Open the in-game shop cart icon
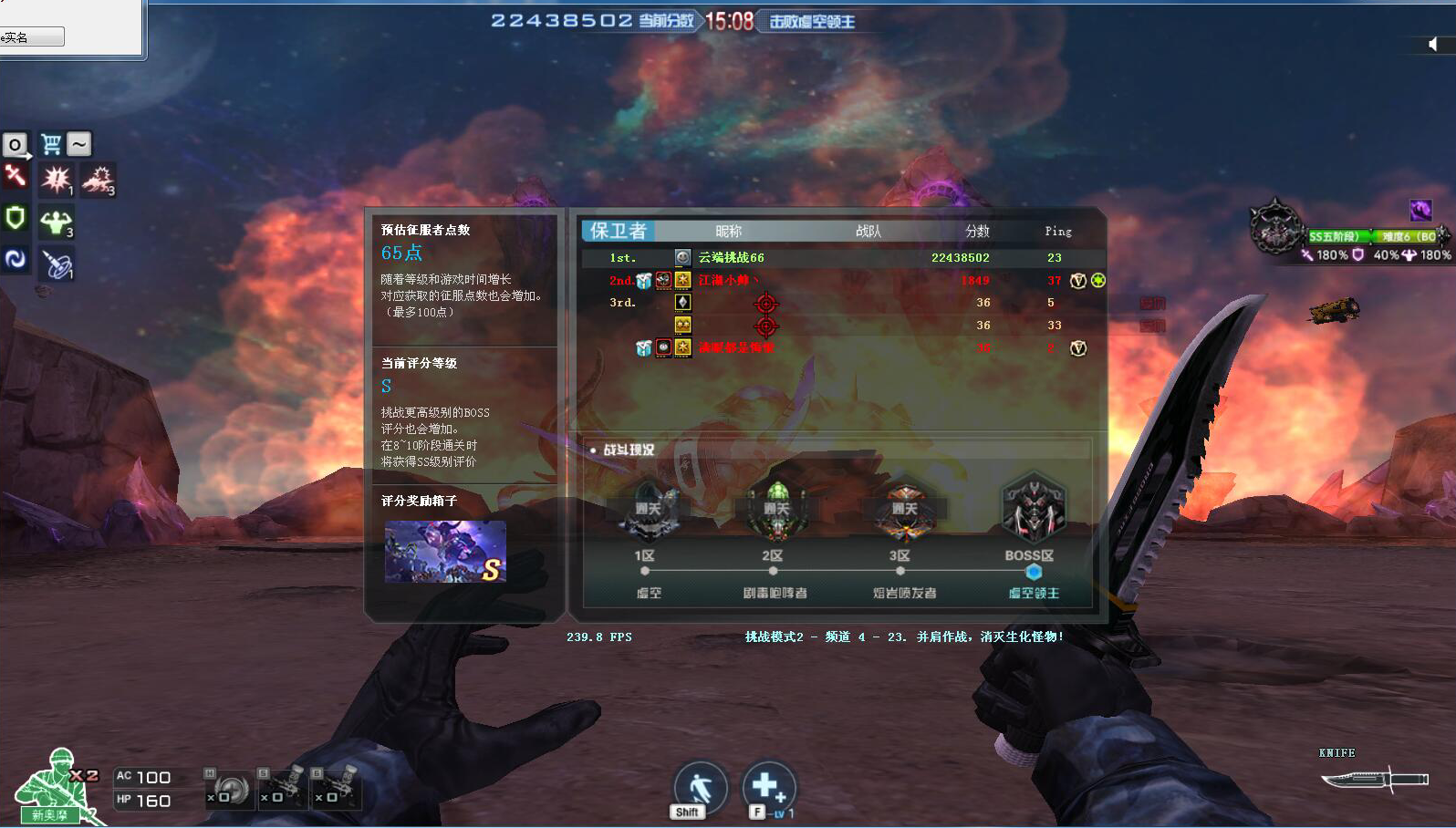This screenshot has width=1456, height=828. [x=54, y=143]
